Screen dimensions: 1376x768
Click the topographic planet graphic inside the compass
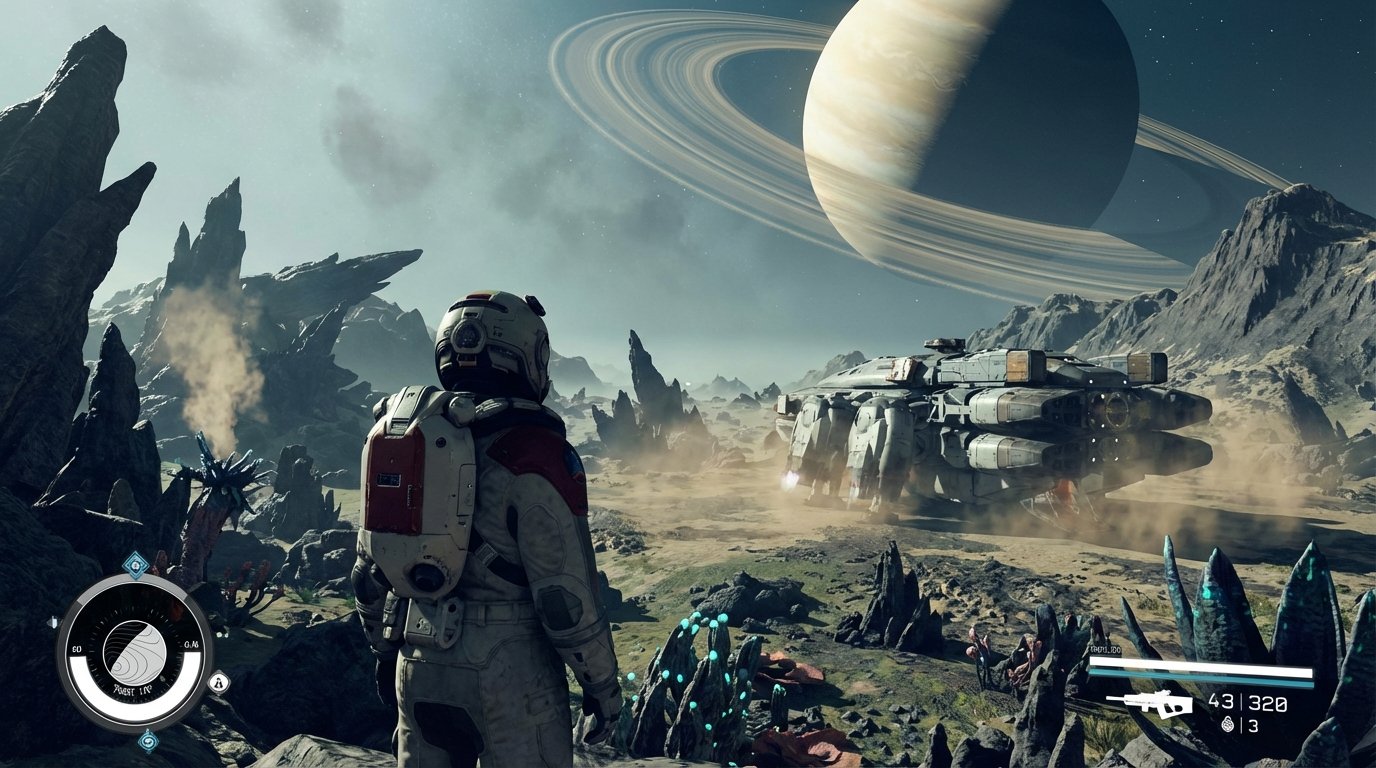coord(136,650)
